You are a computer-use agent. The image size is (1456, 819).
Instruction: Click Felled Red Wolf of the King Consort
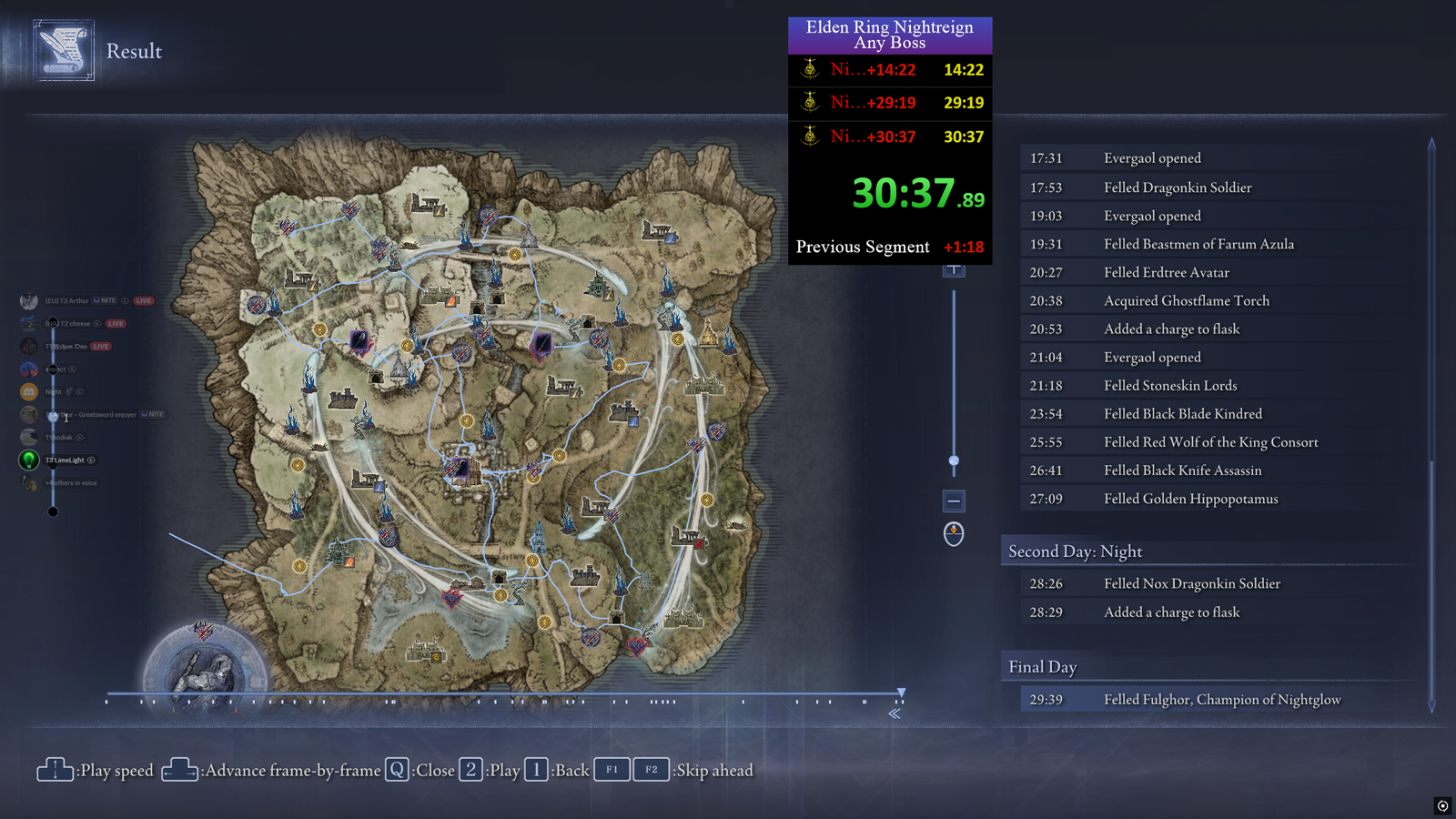click(1210, 442)
